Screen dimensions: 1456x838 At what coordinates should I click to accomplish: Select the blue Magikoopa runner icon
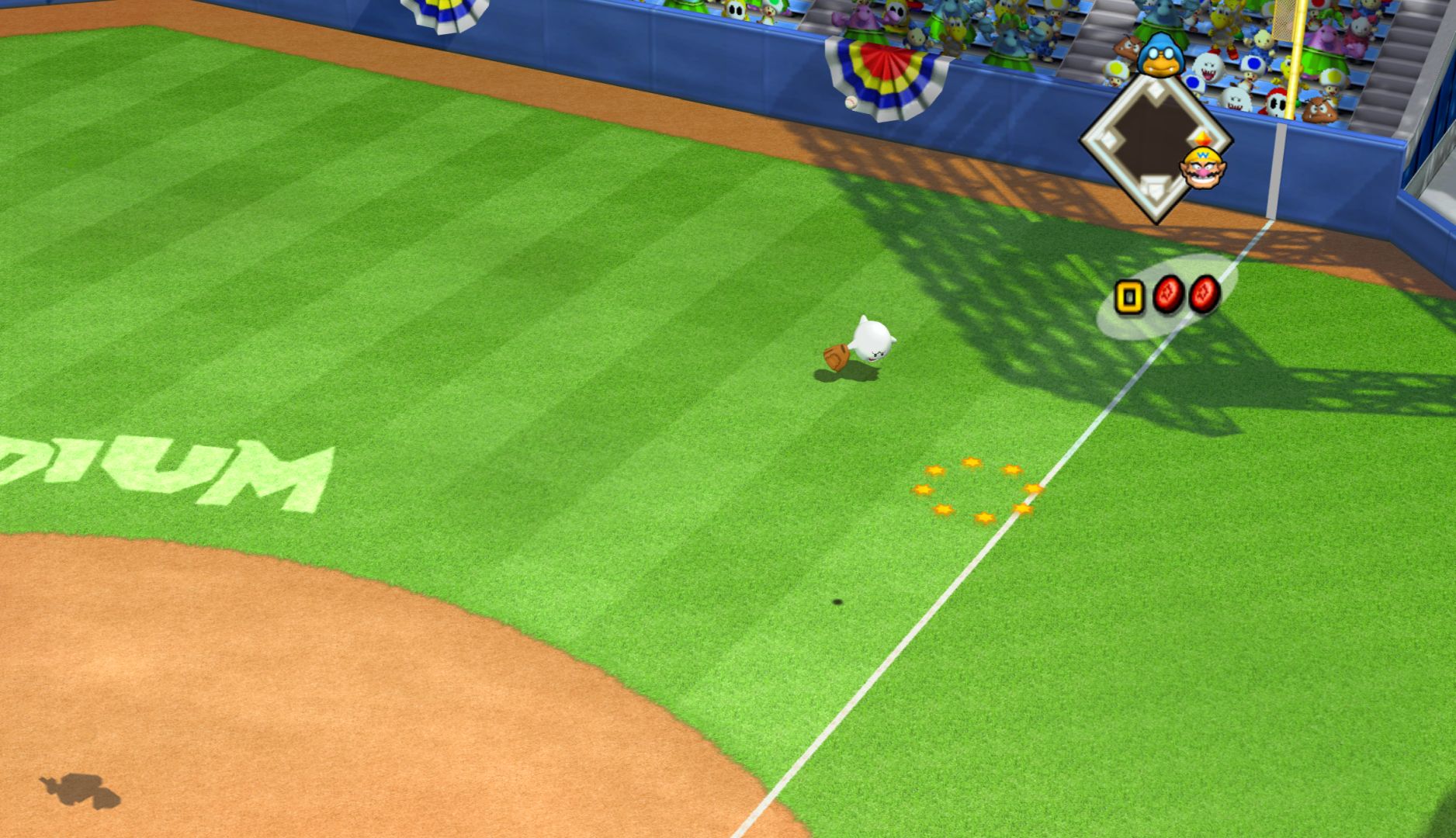pos(1160,55)
